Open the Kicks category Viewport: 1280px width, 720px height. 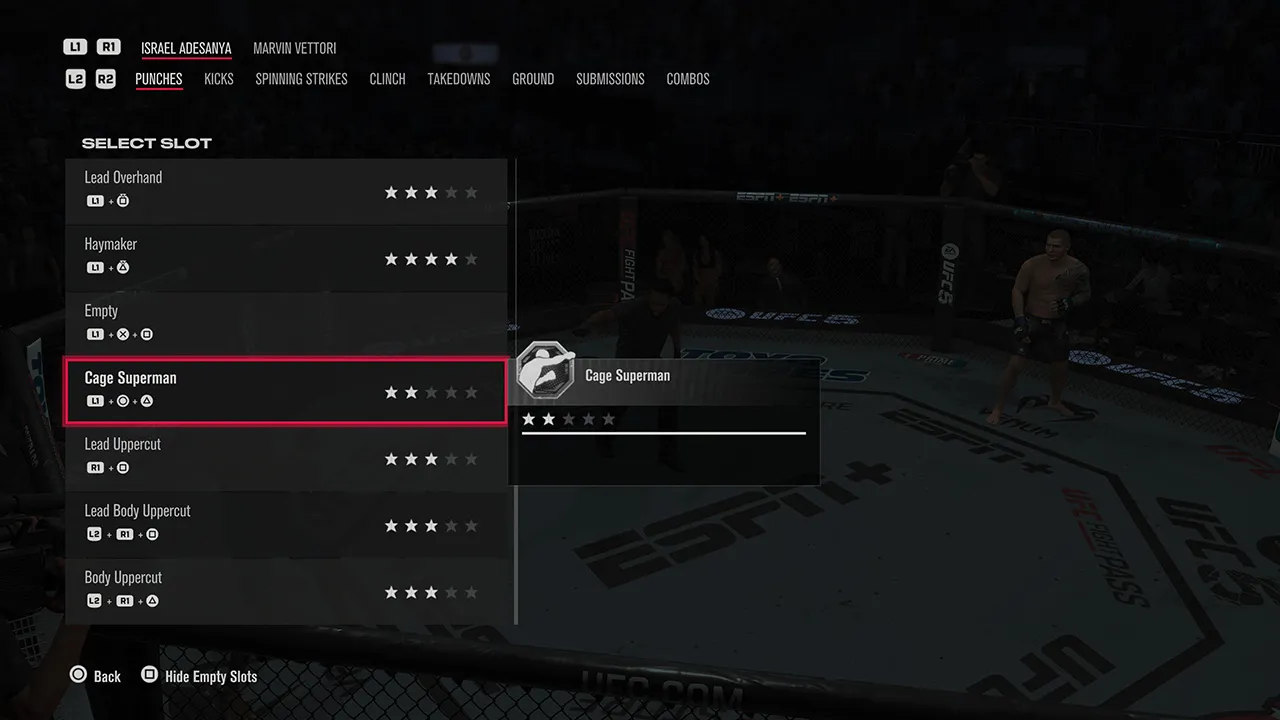(219, 78)
